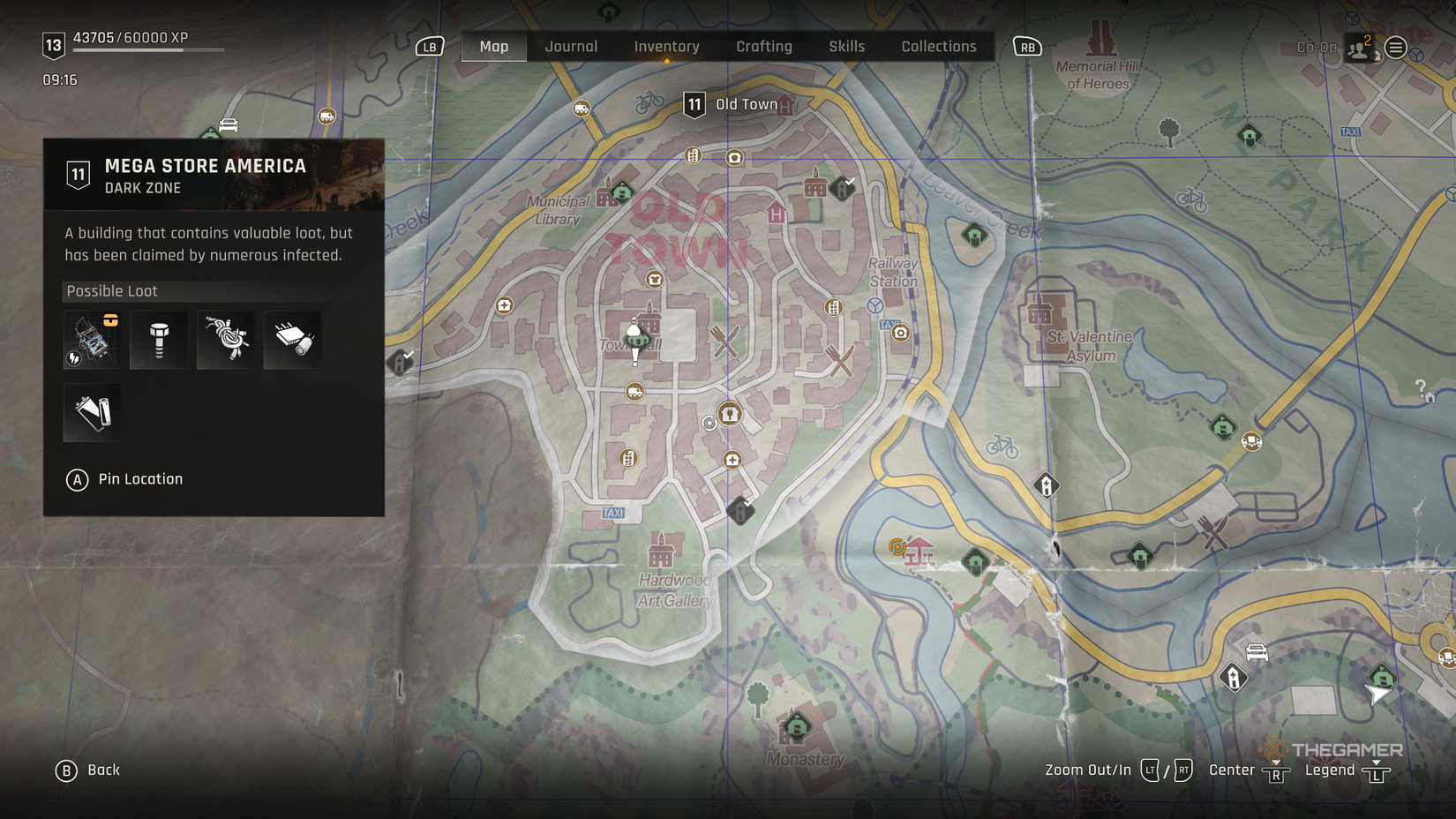Switch to the Skills tab
1456x819 pixels.
click(846, 46)
